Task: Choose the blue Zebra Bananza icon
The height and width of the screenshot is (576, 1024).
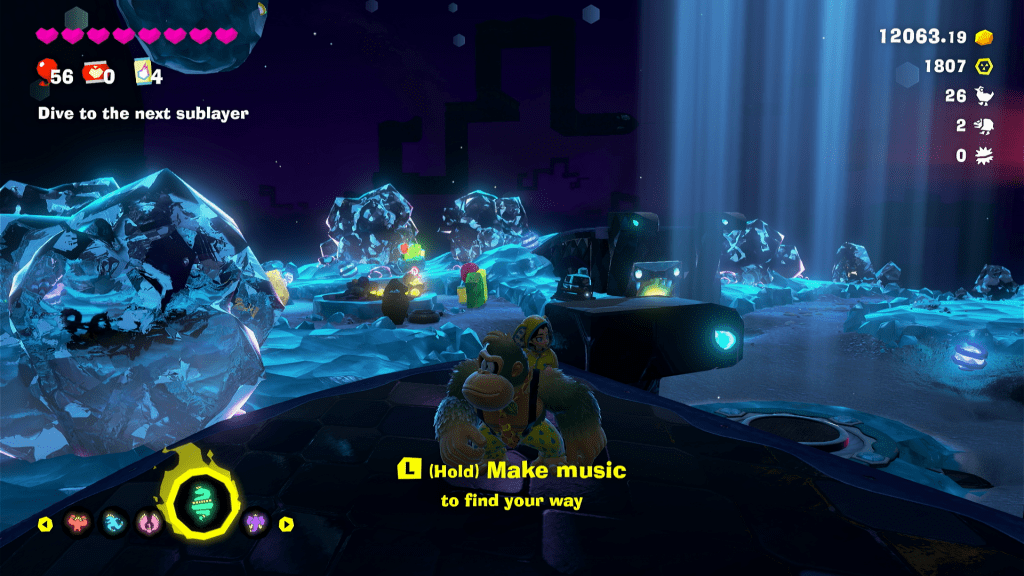Action: point(113,524)
